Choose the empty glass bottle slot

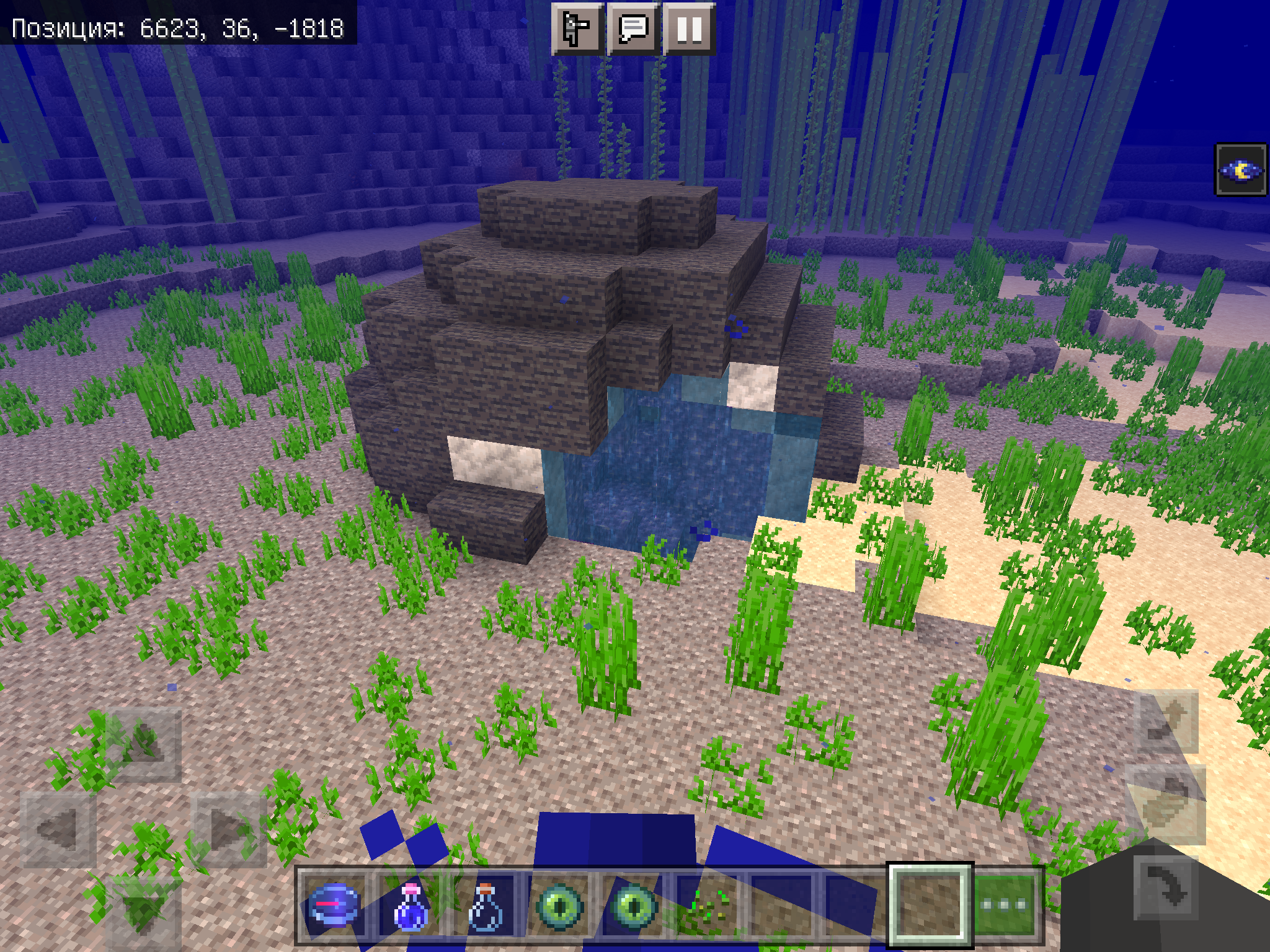[485, 905]
